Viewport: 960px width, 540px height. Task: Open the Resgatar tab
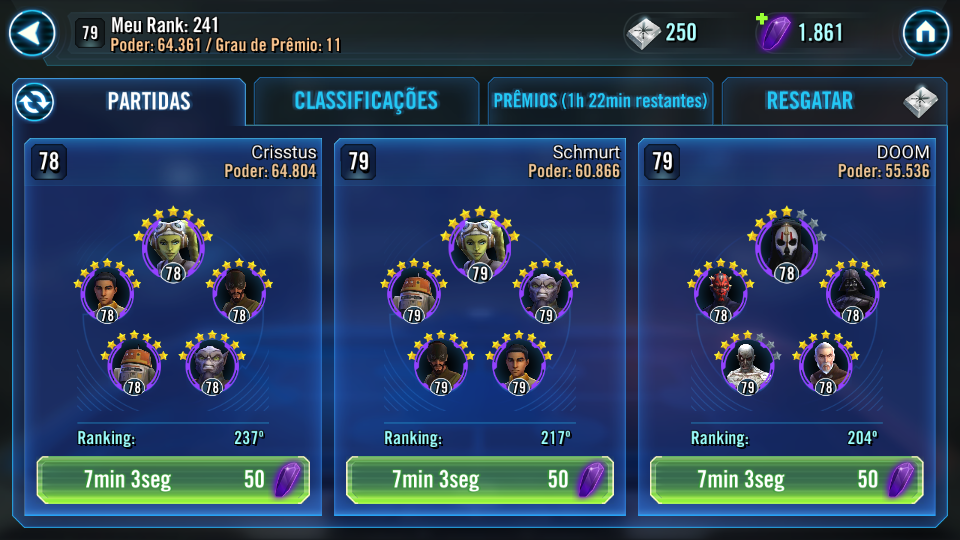coord(810,101)
